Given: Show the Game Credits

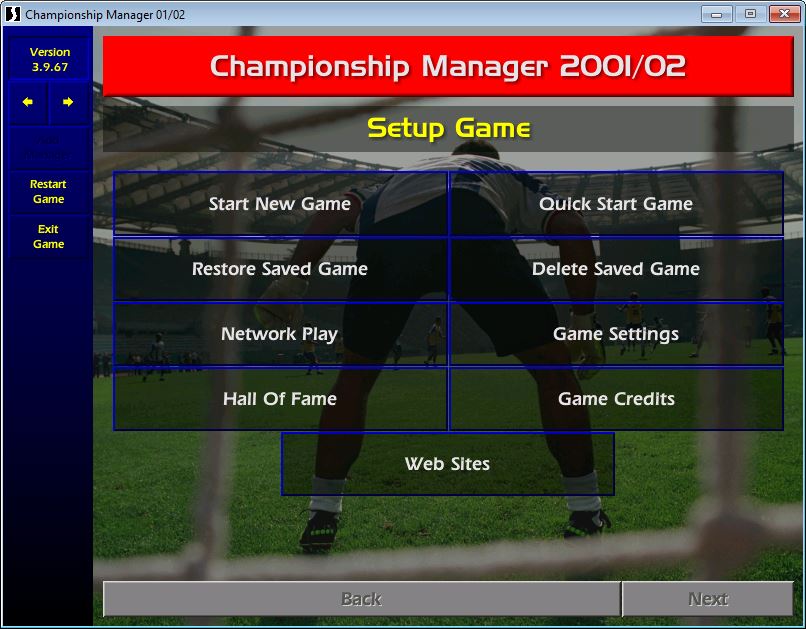Looking at the screenshot, I should pyautogui.click(x=616, y=399).
